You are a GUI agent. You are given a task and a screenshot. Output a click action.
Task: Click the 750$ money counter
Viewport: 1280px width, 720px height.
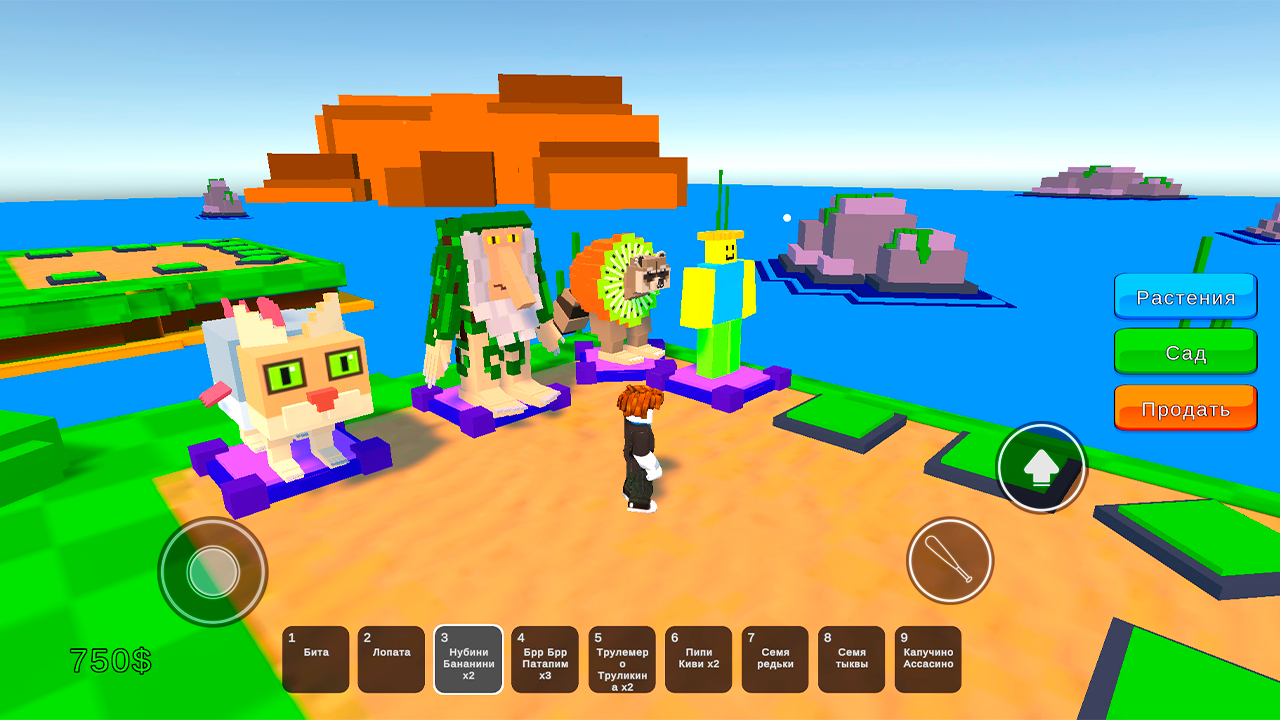[x=110, y=659]
